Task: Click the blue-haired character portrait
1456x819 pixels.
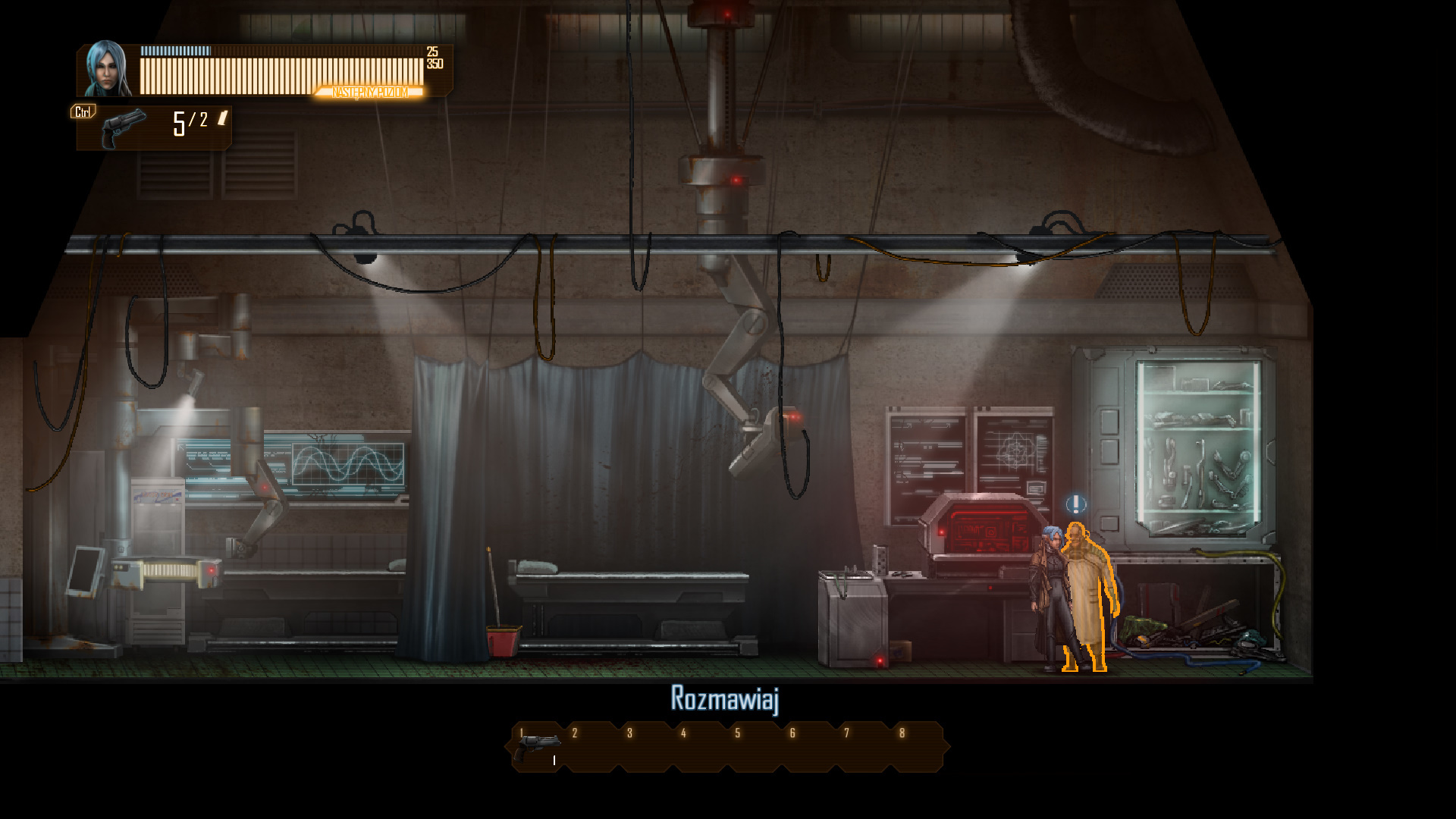Action: [x=107, y=70]
